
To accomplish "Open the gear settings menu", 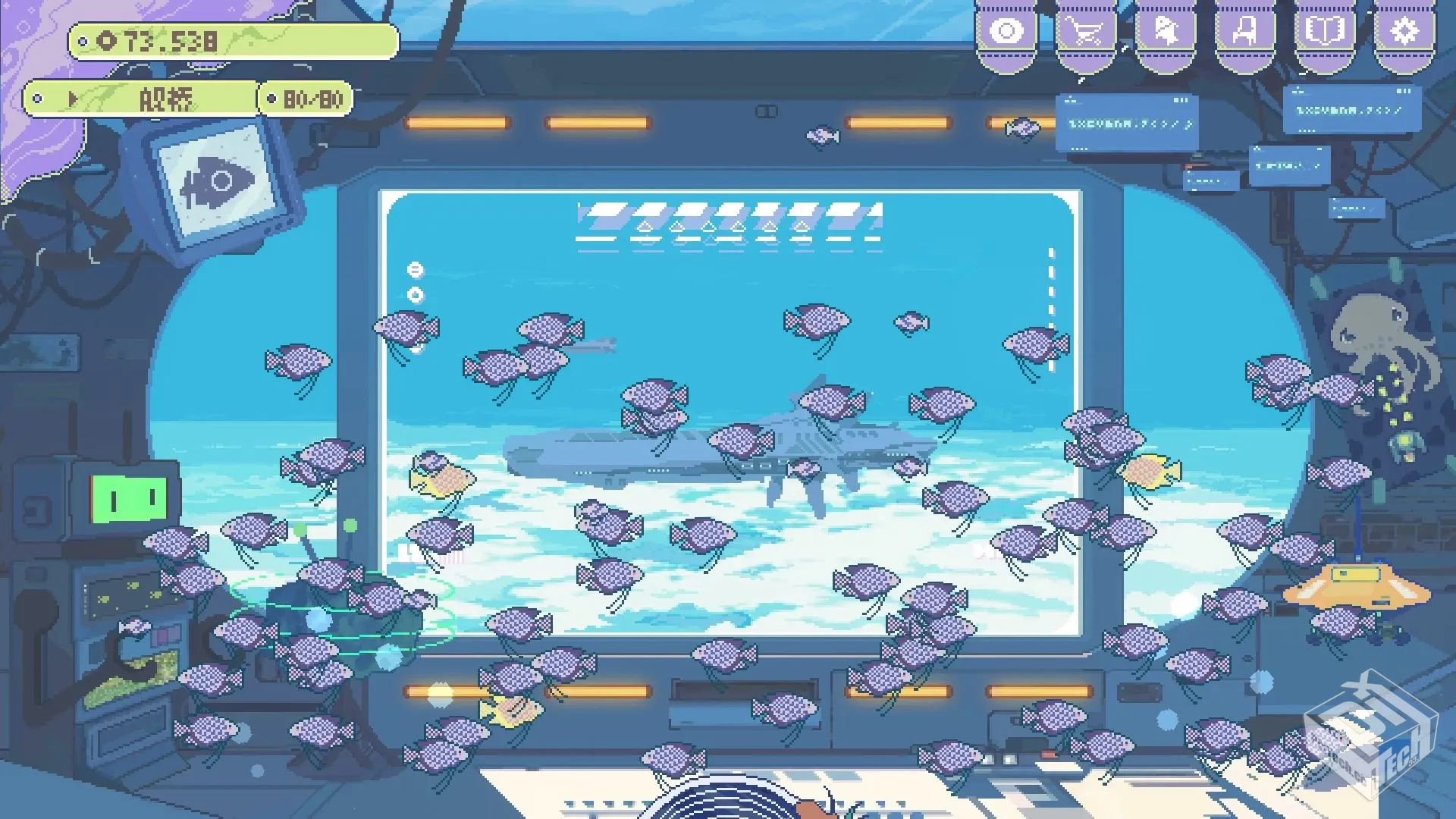I will [x=1404, y=33].
